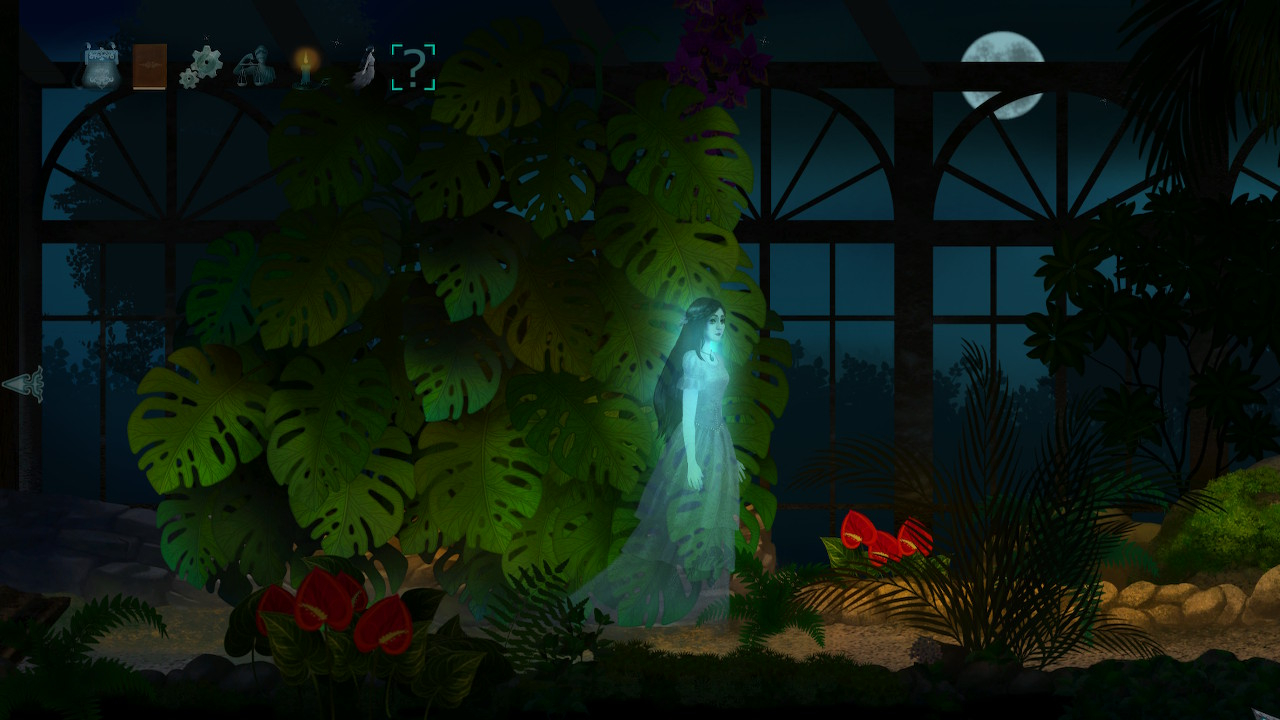
Task: Open the brown journal book
Action: tap(150, 67)
